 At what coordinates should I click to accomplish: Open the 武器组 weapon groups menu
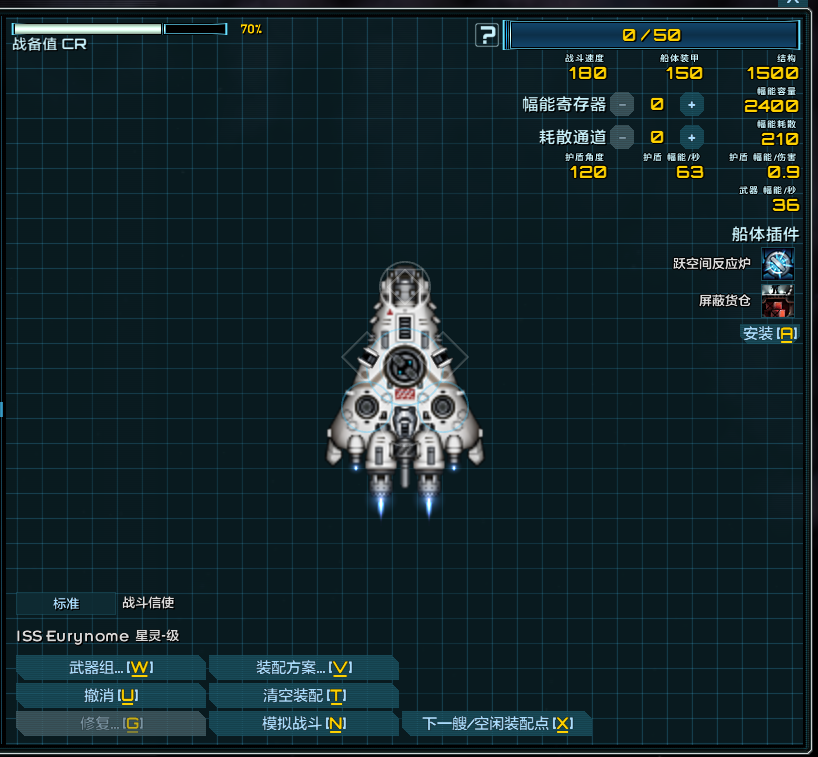point(110,667)
